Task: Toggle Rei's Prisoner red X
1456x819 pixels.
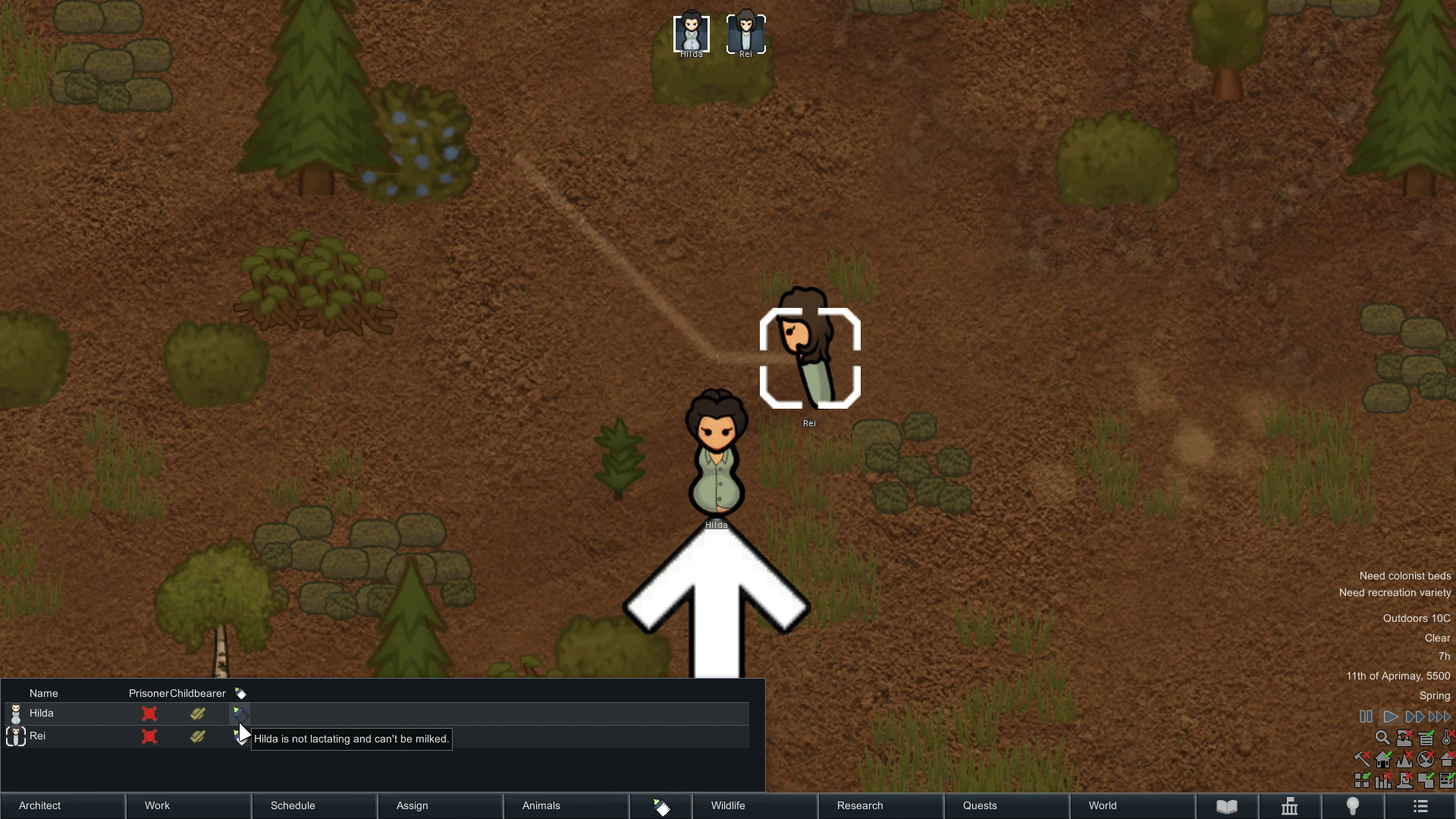Action: (x=149, y=736)
